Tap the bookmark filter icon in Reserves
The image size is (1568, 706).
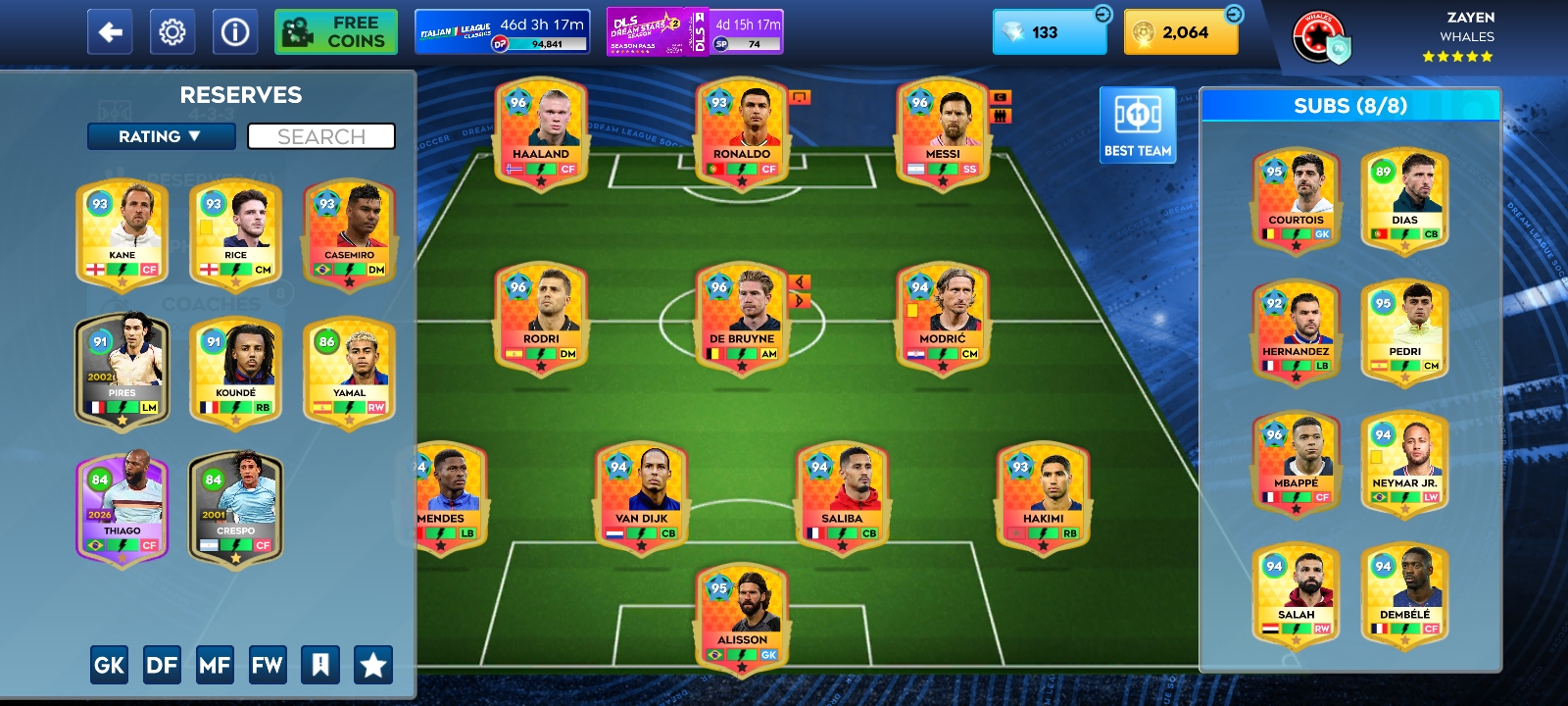pyautogui.click(x=321, y=664)
